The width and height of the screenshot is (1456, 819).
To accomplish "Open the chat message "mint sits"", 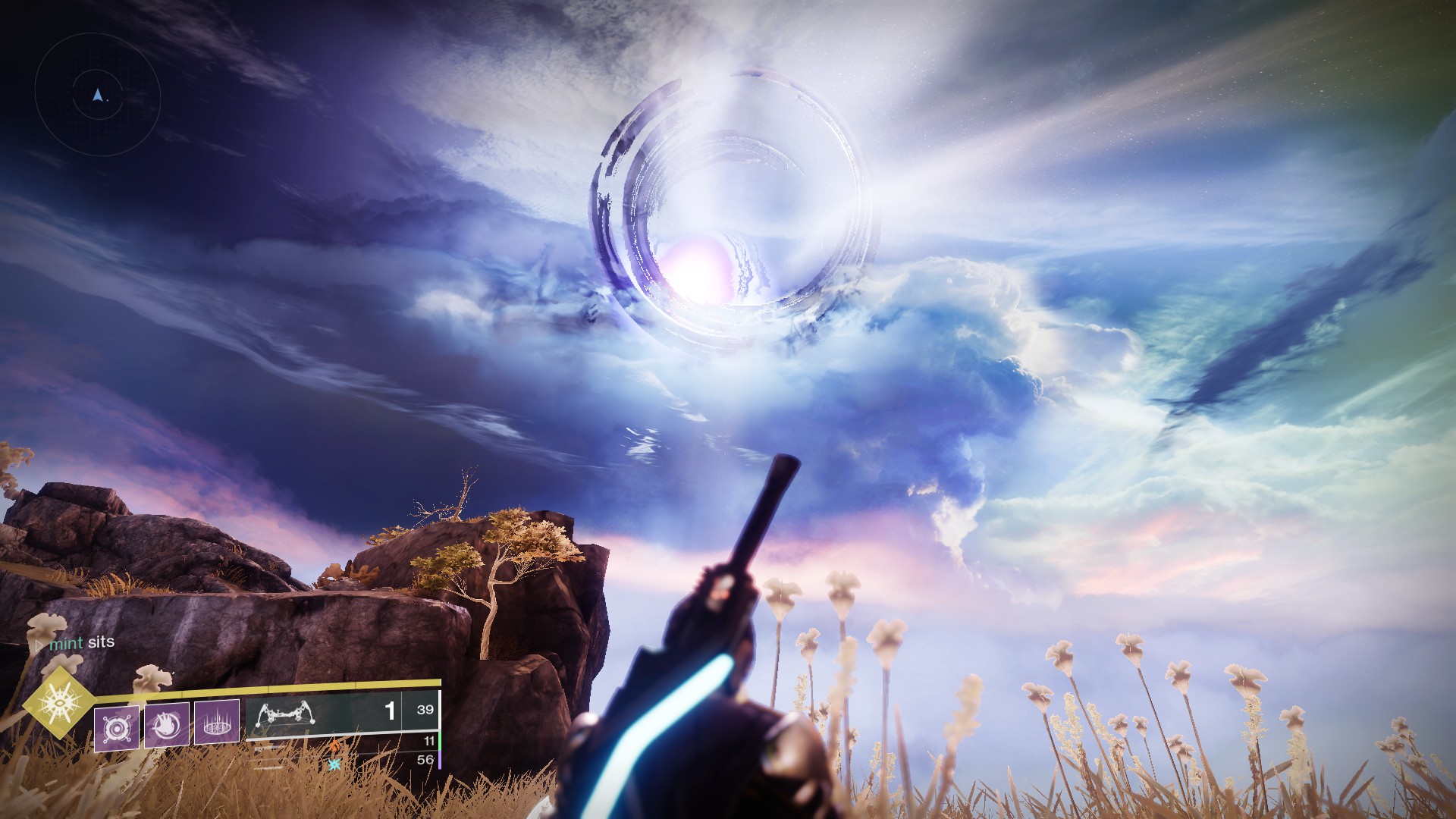I will coord(80,642).
